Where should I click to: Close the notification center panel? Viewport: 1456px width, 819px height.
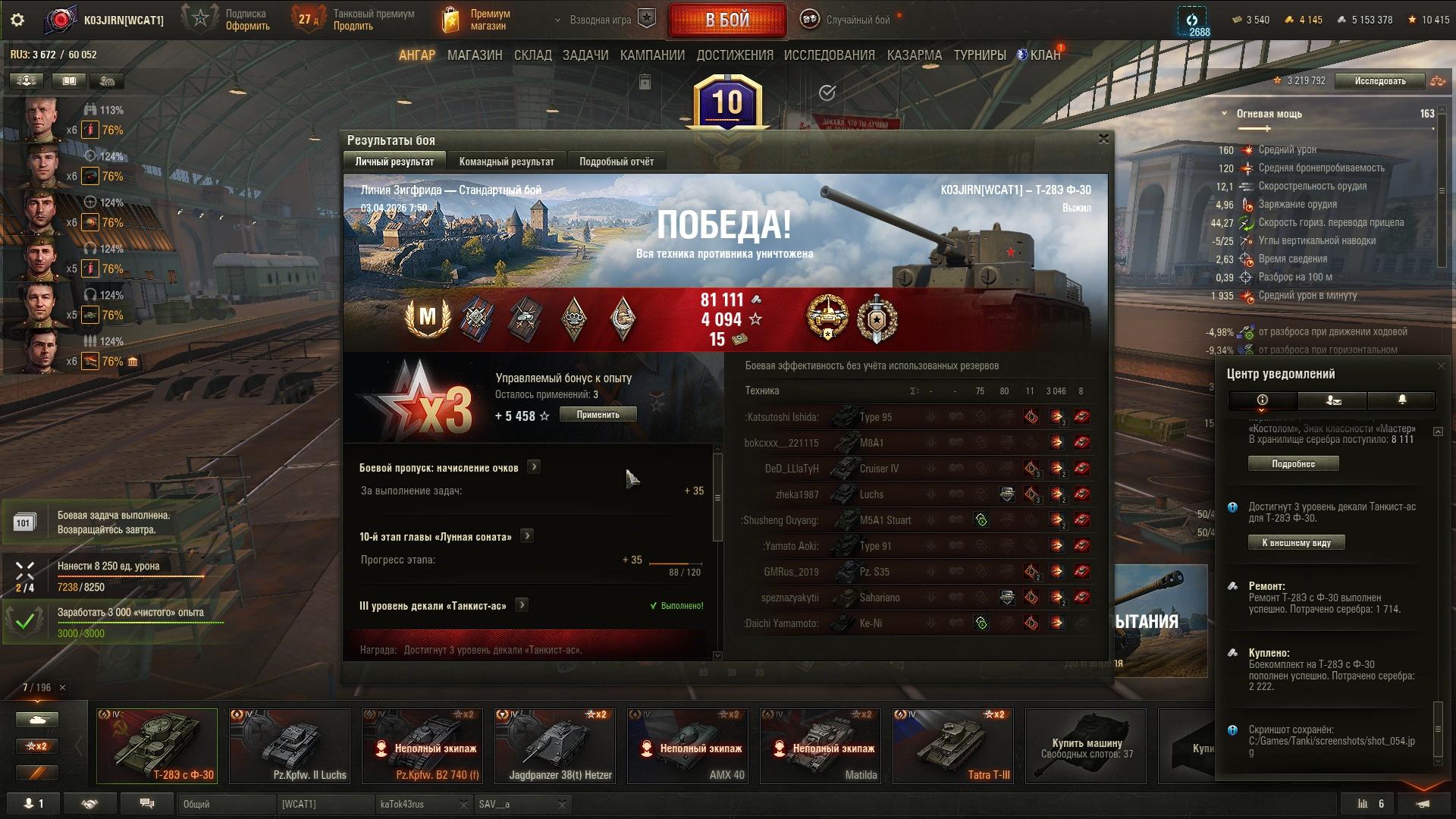[1441, 366]
